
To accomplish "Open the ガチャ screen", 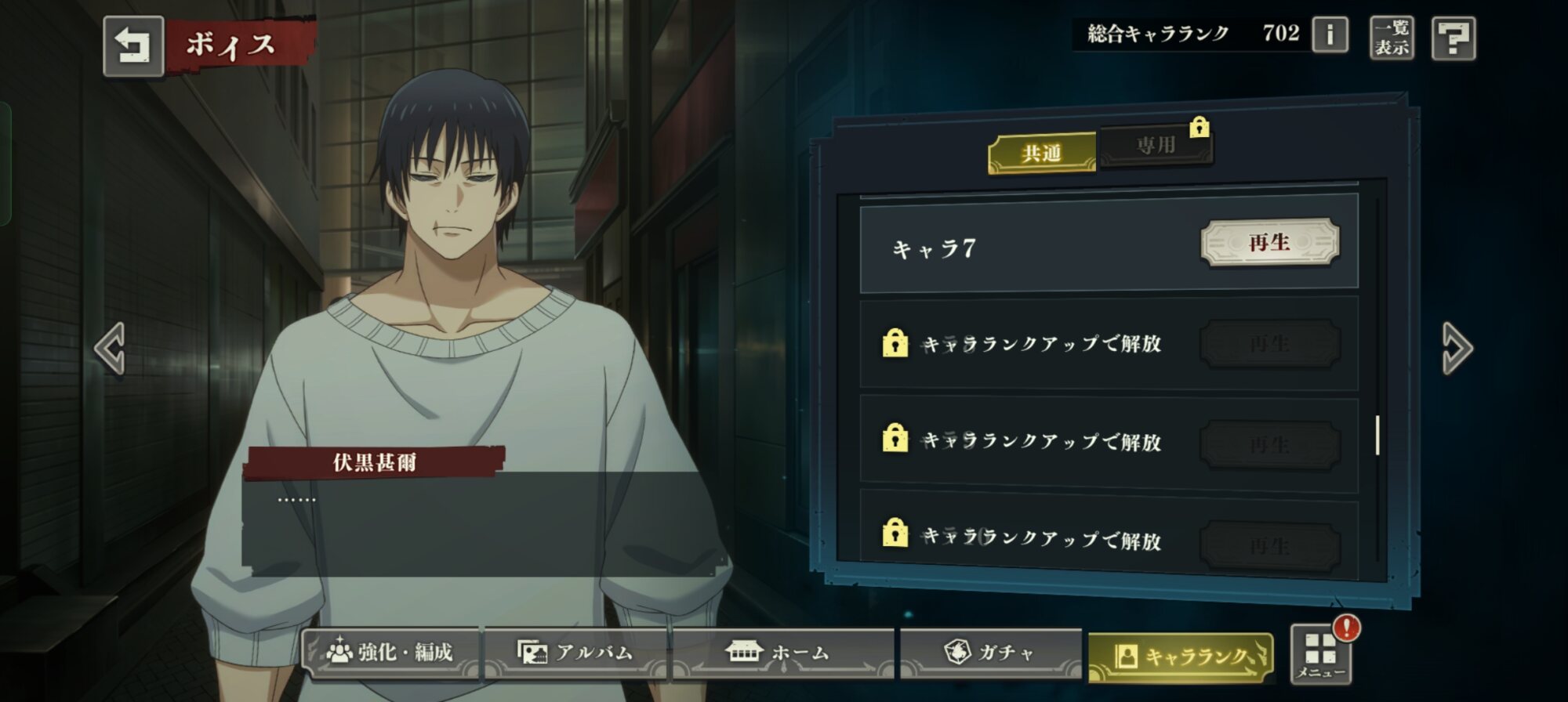I will 990,652.
